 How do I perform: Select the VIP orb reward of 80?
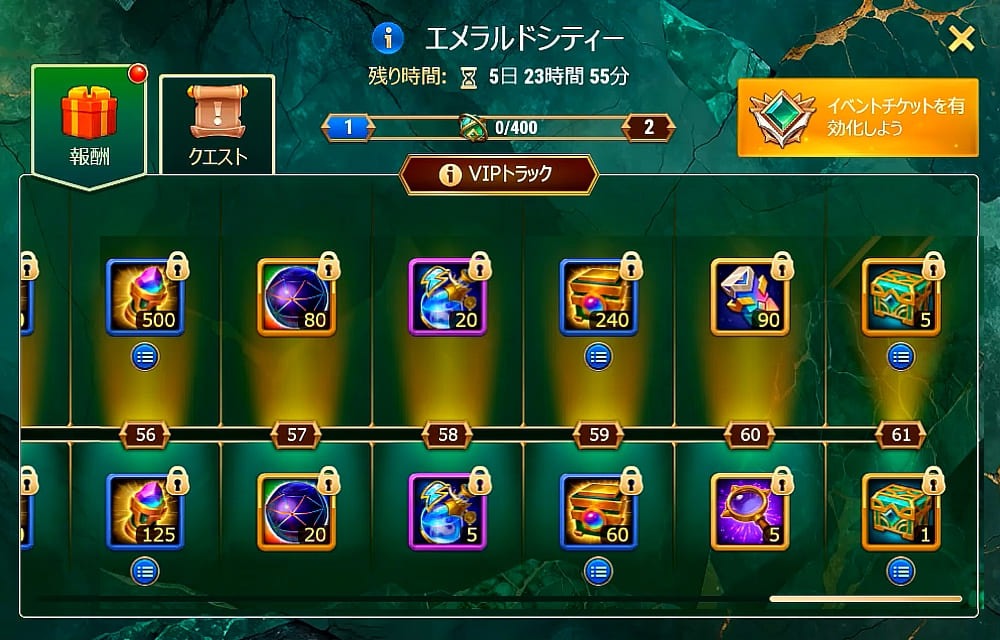tap(296, 297)
